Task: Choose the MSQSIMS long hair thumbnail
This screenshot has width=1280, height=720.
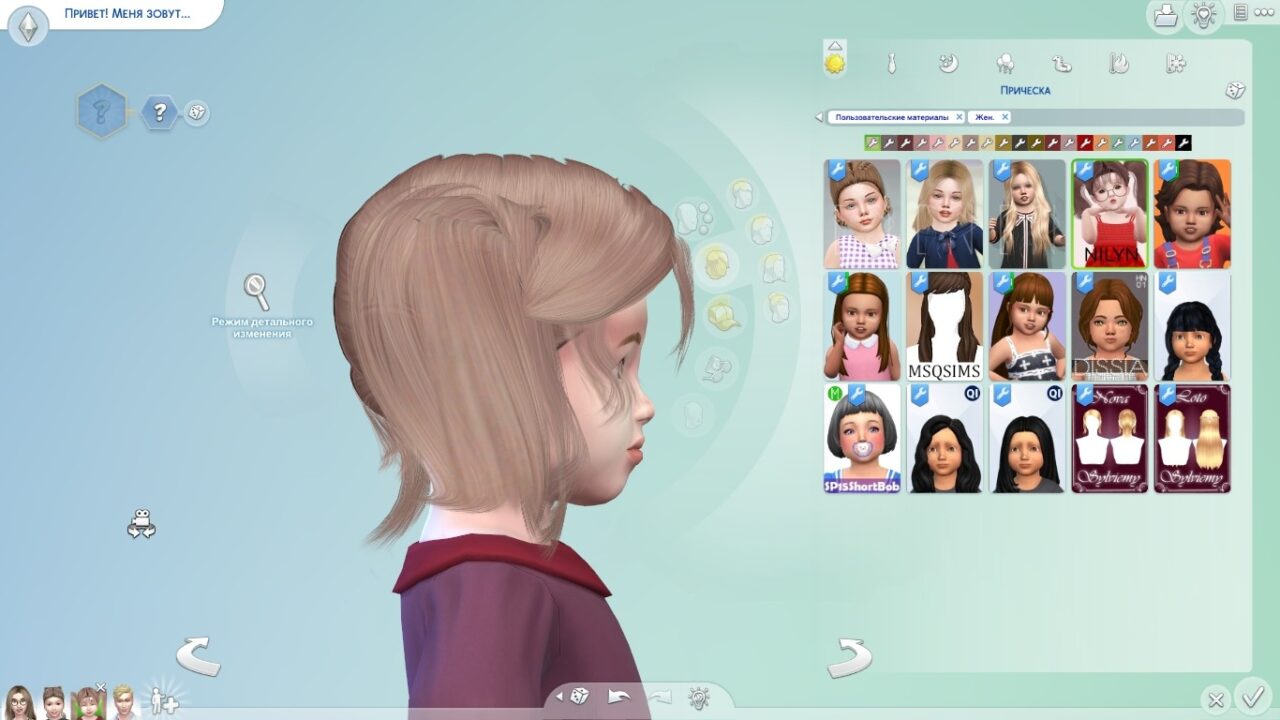Action: 944,327
